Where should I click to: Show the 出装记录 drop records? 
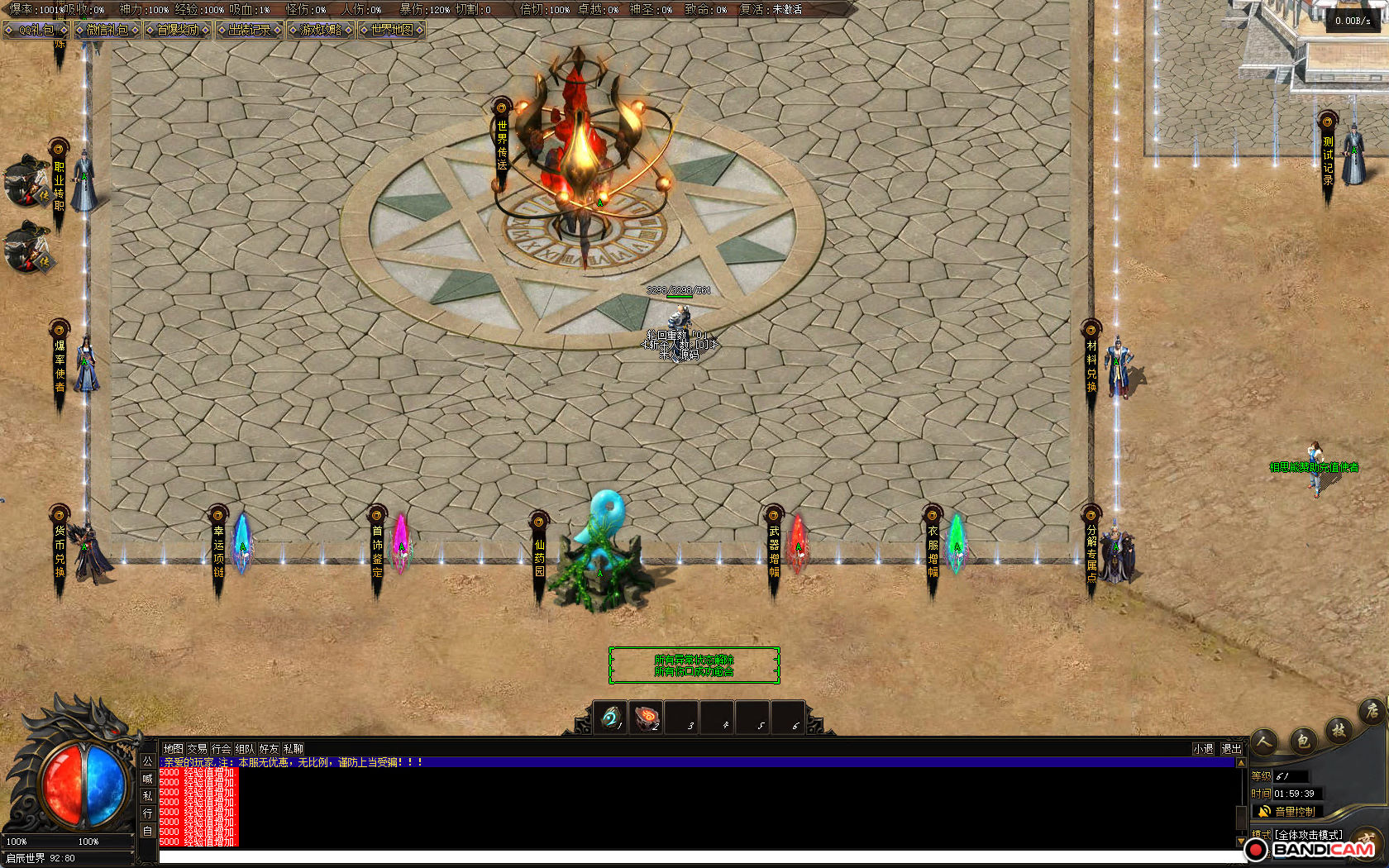point(249,30)
